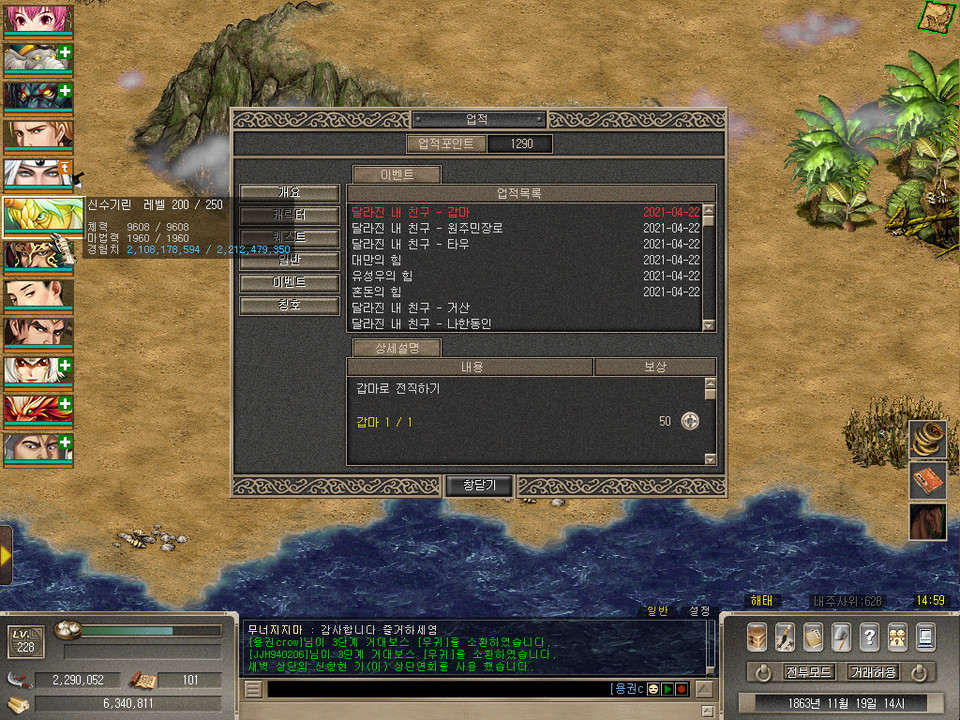Close the achievement window with 창닫기
Viewport: 960px width, 720px height.
(x=478, y=486)
